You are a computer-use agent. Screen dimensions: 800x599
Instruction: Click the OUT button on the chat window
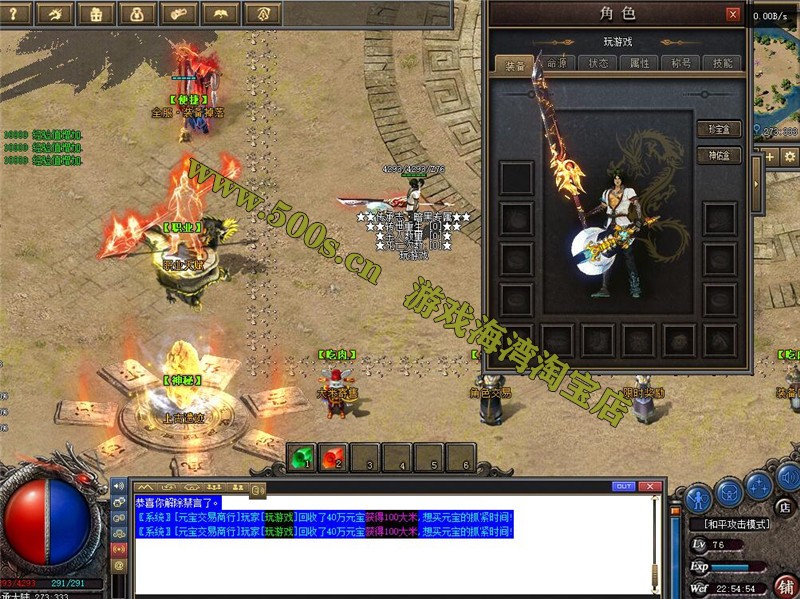[x=624, y=486]
